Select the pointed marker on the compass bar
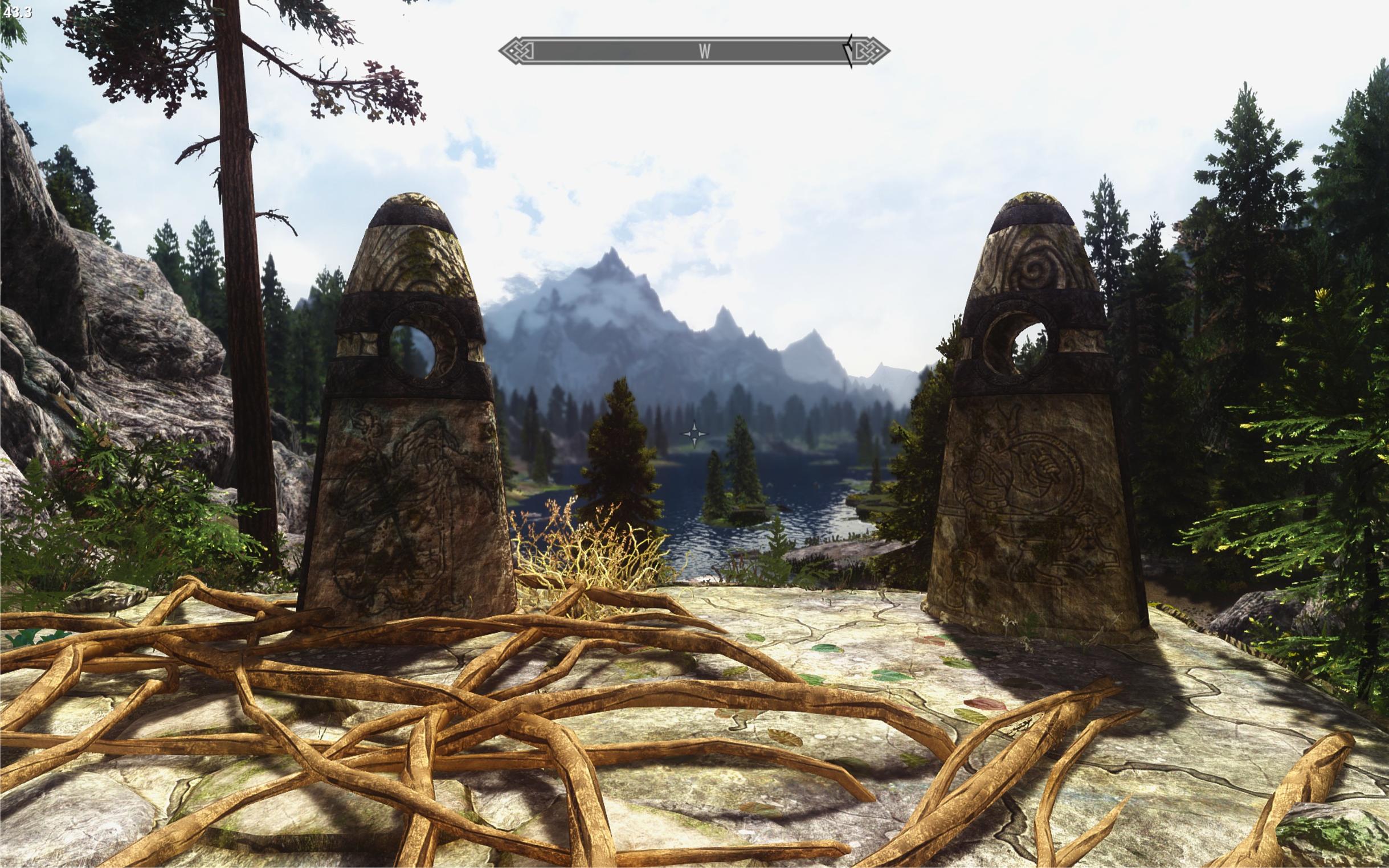This screenshot has height=868, width=1389. coord(848,52)
